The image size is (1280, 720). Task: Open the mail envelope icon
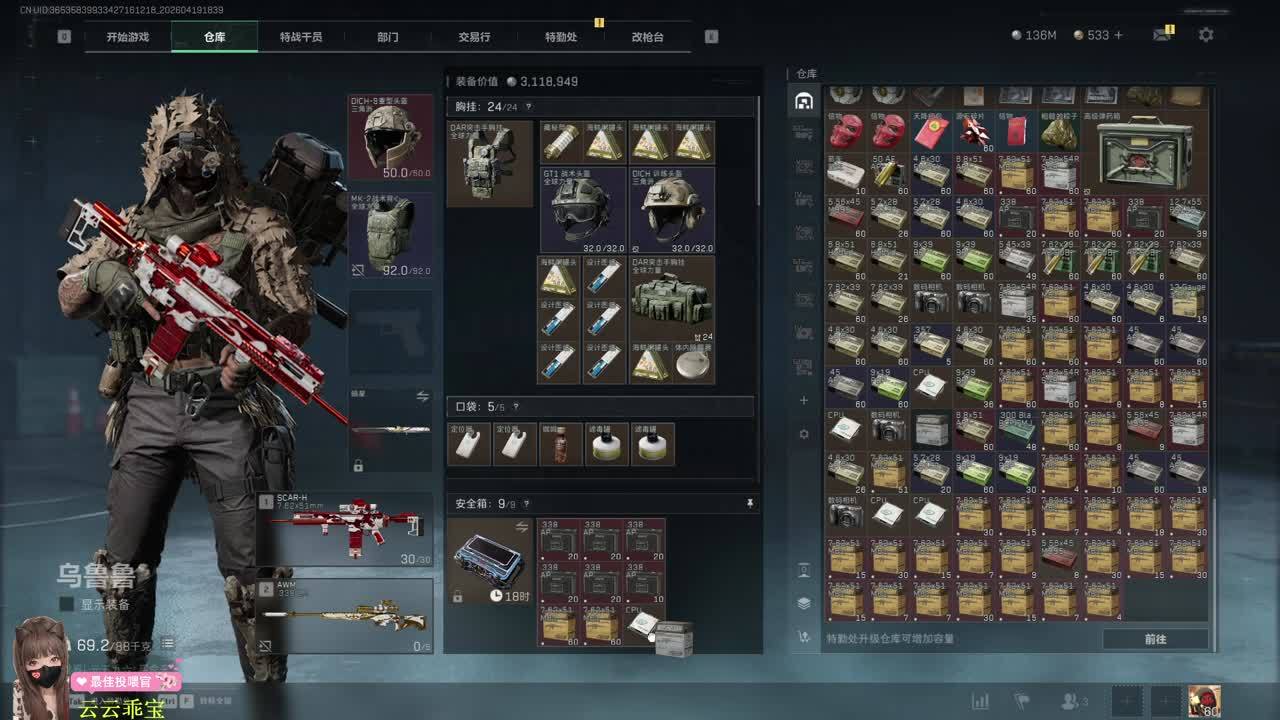(x=1161, y=35)
